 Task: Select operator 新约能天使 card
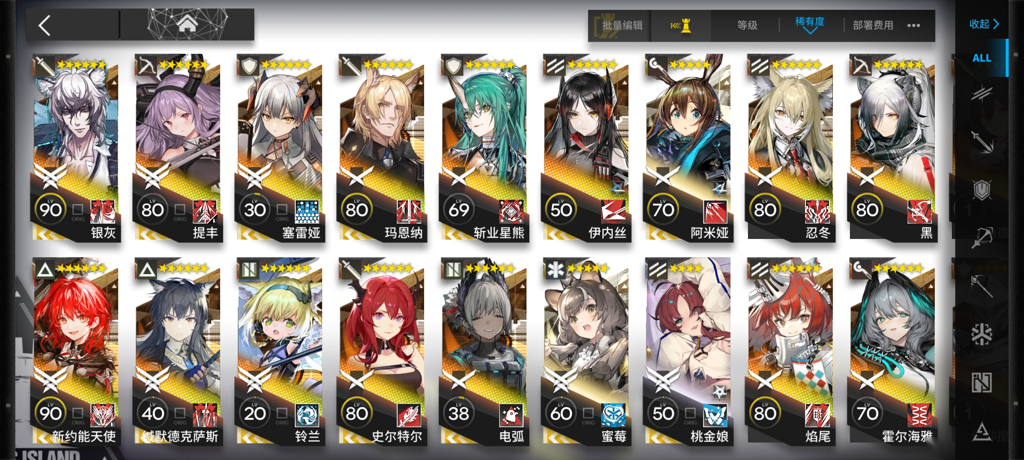pyautogui.click(x=76, y=352)
